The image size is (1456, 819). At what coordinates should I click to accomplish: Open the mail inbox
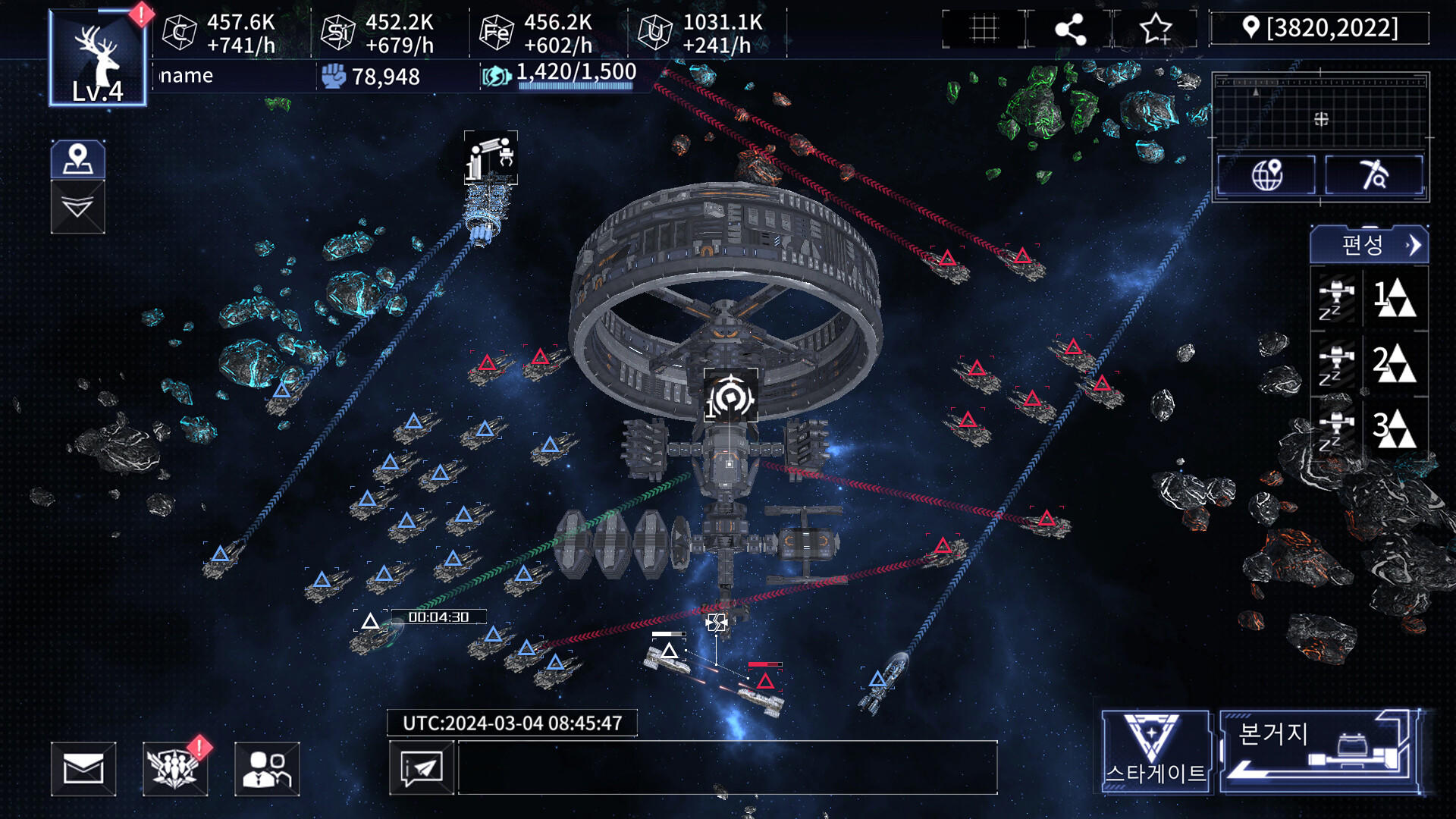(x=83, y=769)
